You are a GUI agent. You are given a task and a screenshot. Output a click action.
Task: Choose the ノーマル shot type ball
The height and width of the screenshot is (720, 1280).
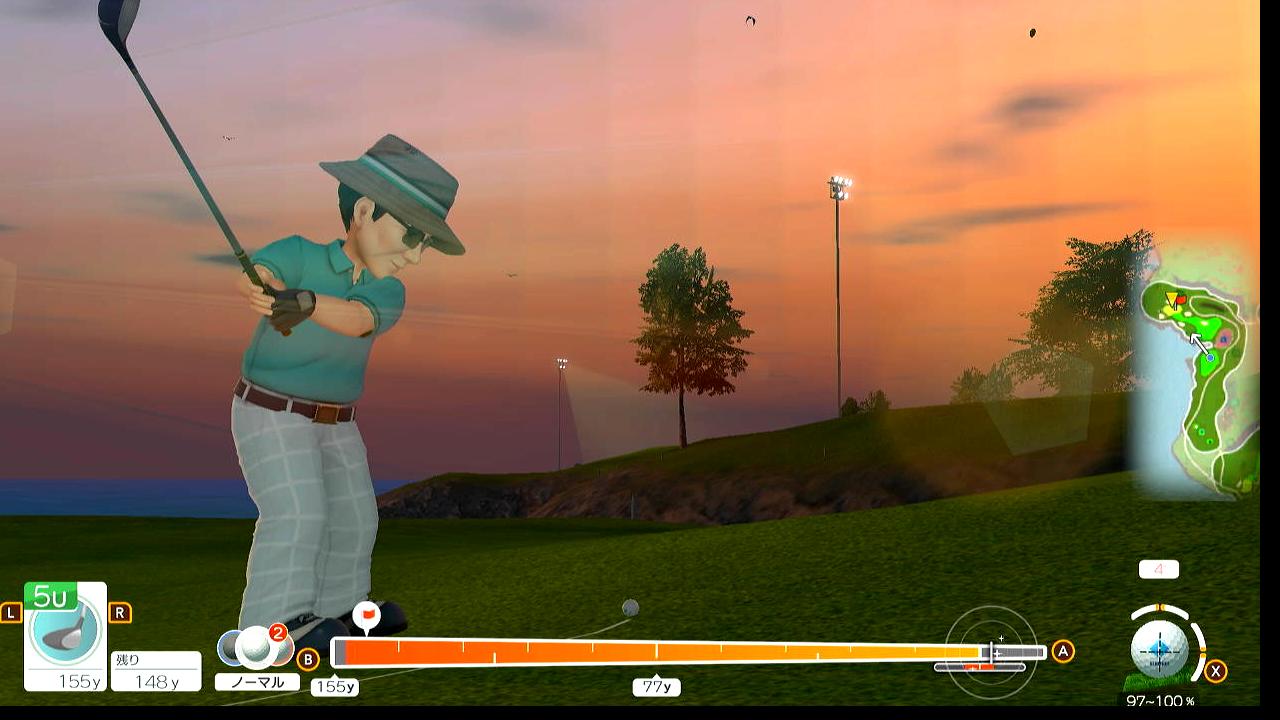(x=256, y=648)
